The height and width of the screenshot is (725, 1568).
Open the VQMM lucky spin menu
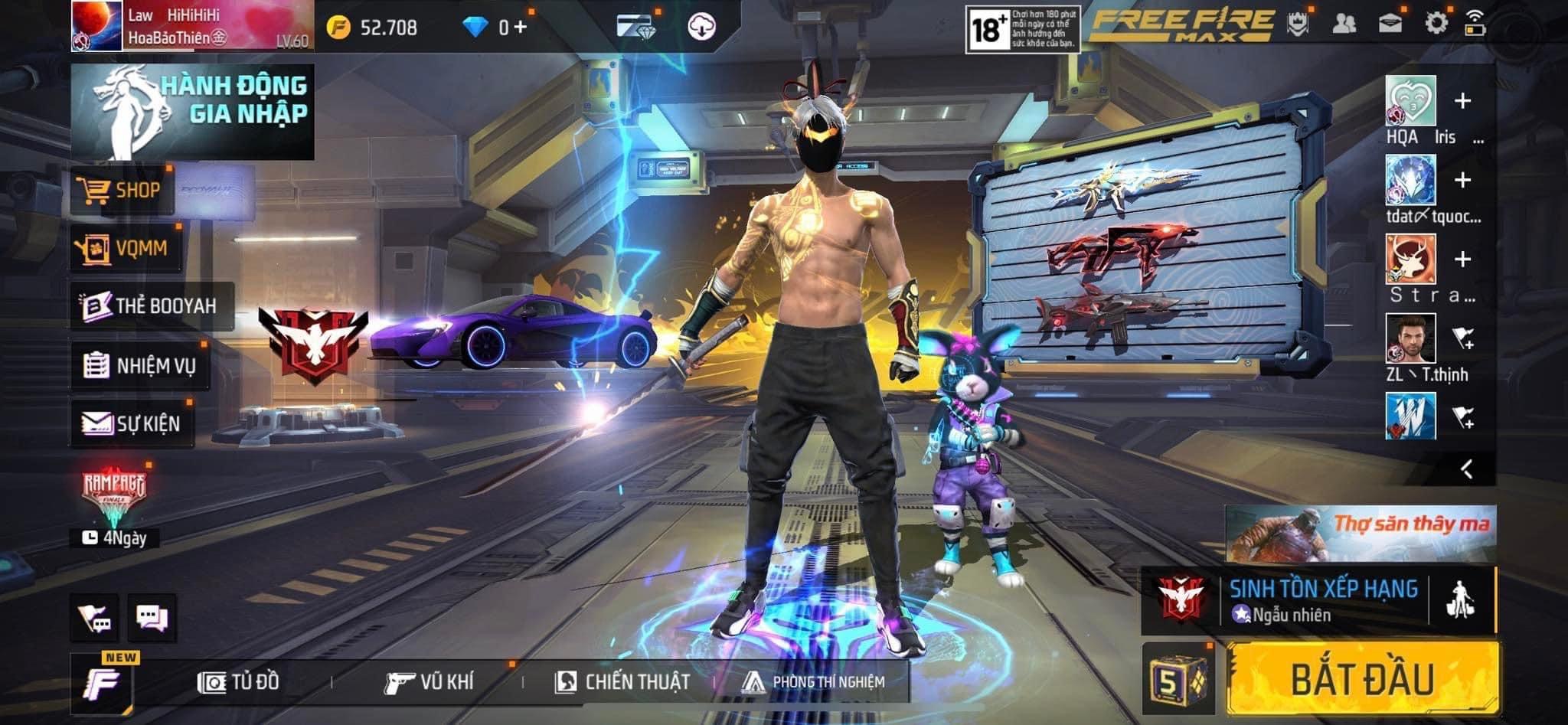(x=126, y=248)
